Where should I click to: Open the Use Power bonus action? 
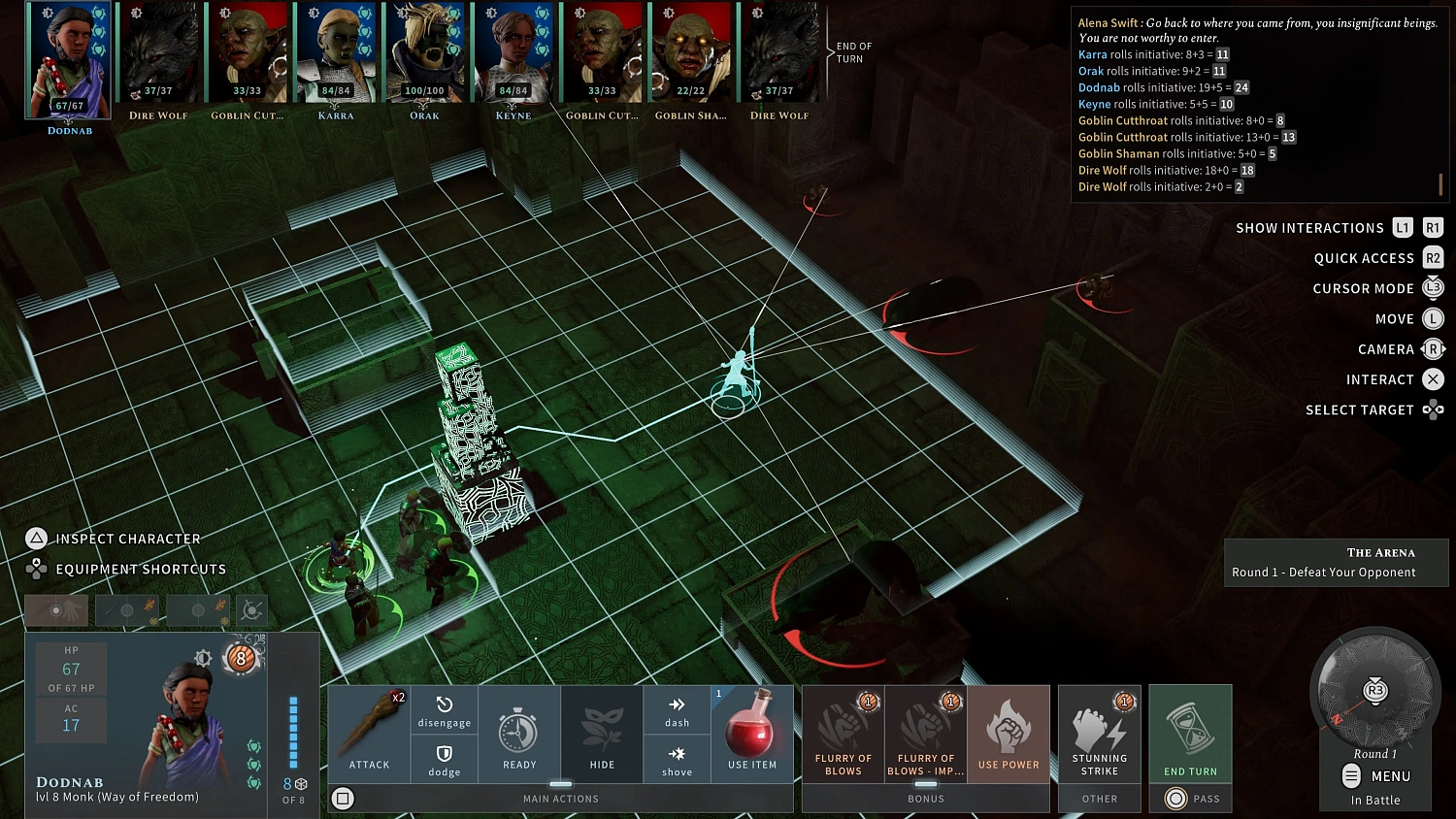pyautogui.click(x=1009, y=733)
